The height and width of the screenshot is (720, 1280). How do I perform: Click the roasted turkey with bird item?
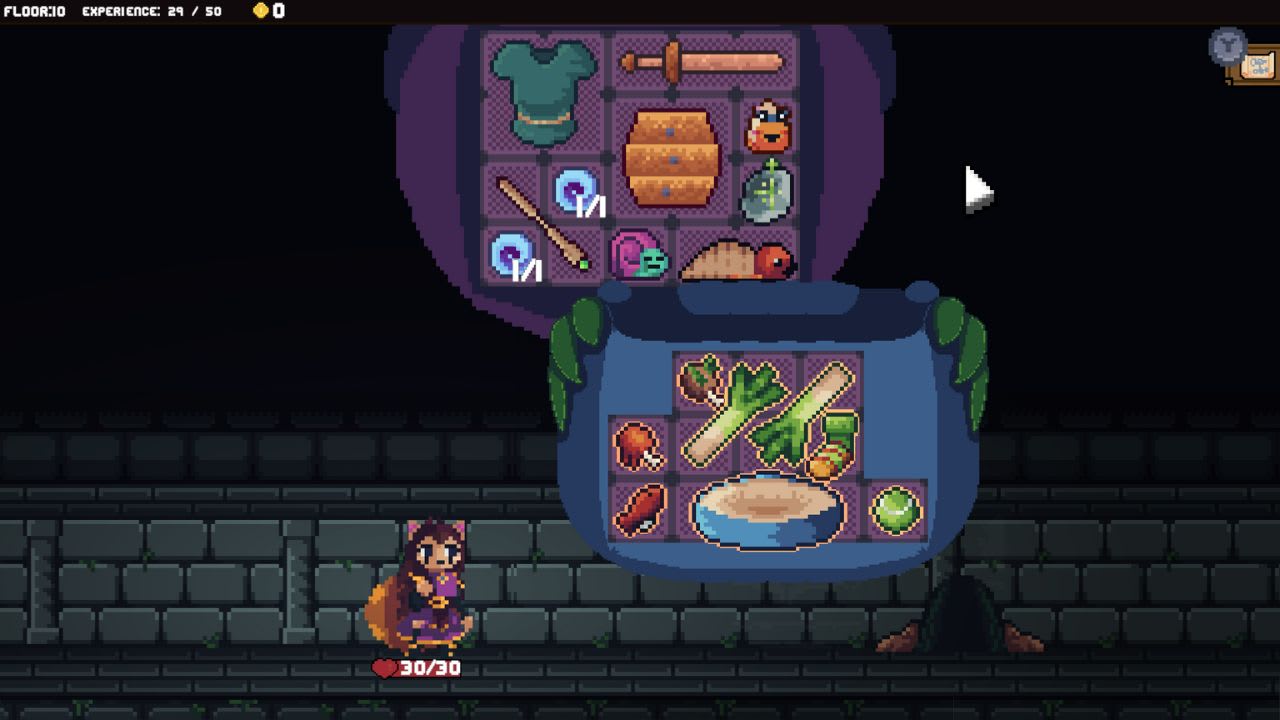[735, 262]
